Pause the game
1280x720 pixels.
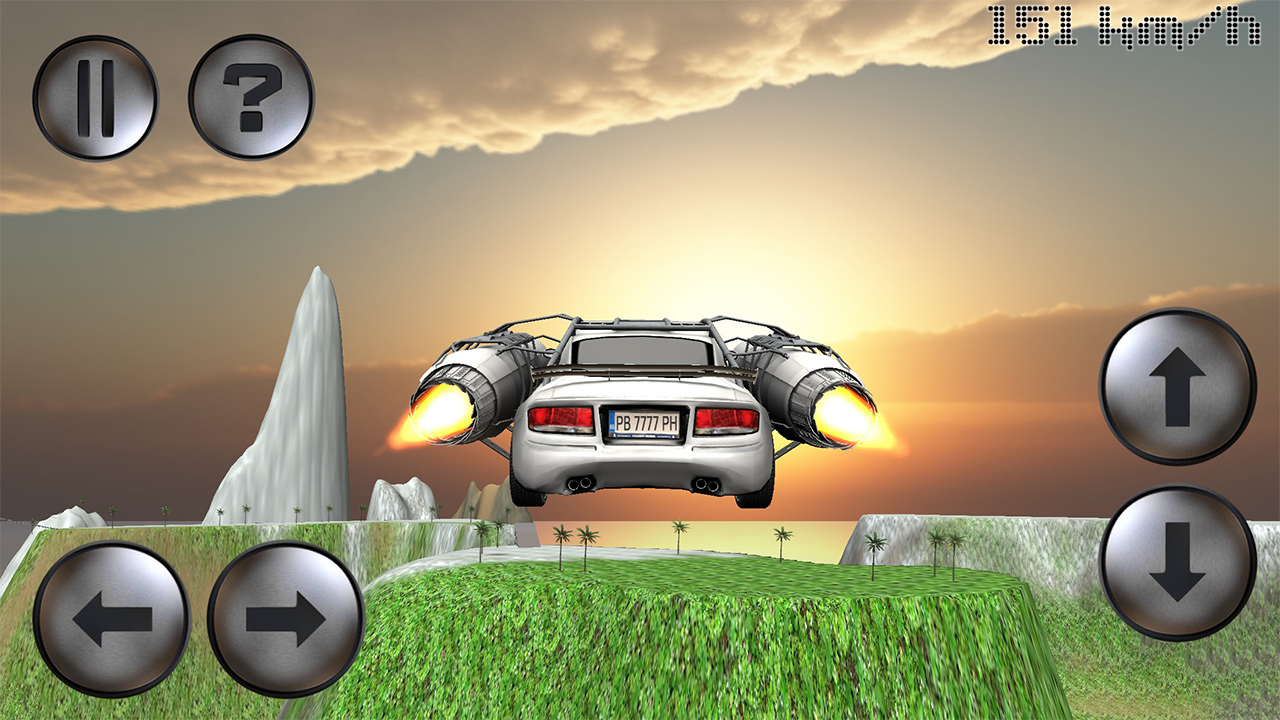(95, 98)
